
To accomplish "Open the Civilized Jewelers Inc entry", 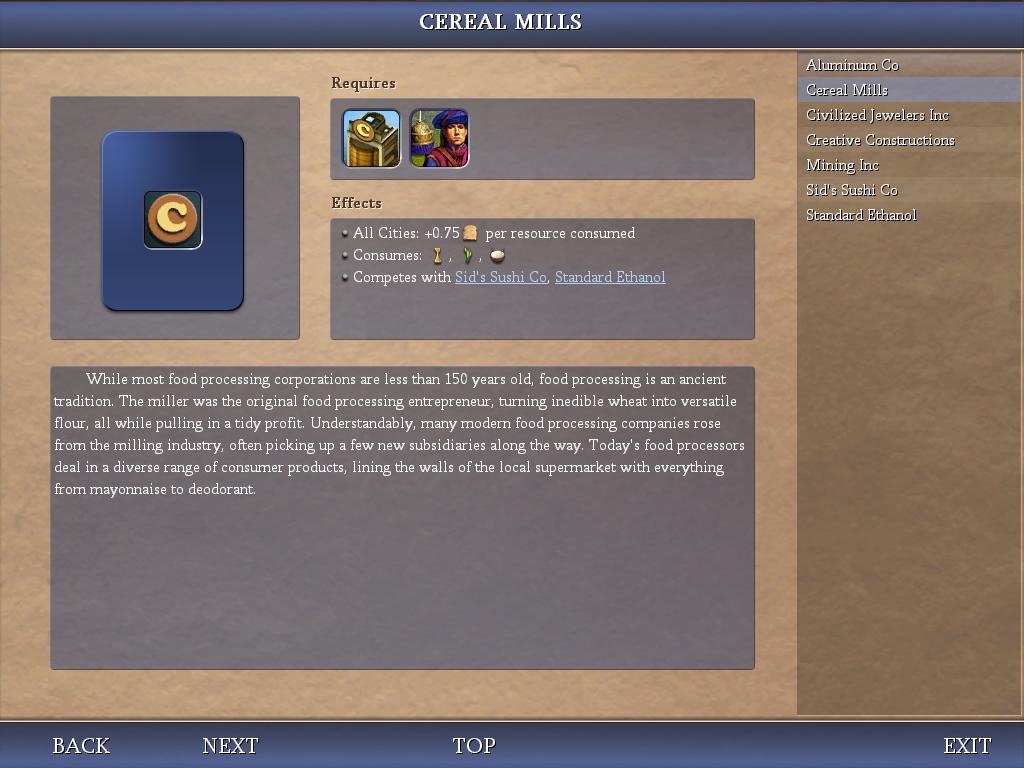I will click(877, 115).
